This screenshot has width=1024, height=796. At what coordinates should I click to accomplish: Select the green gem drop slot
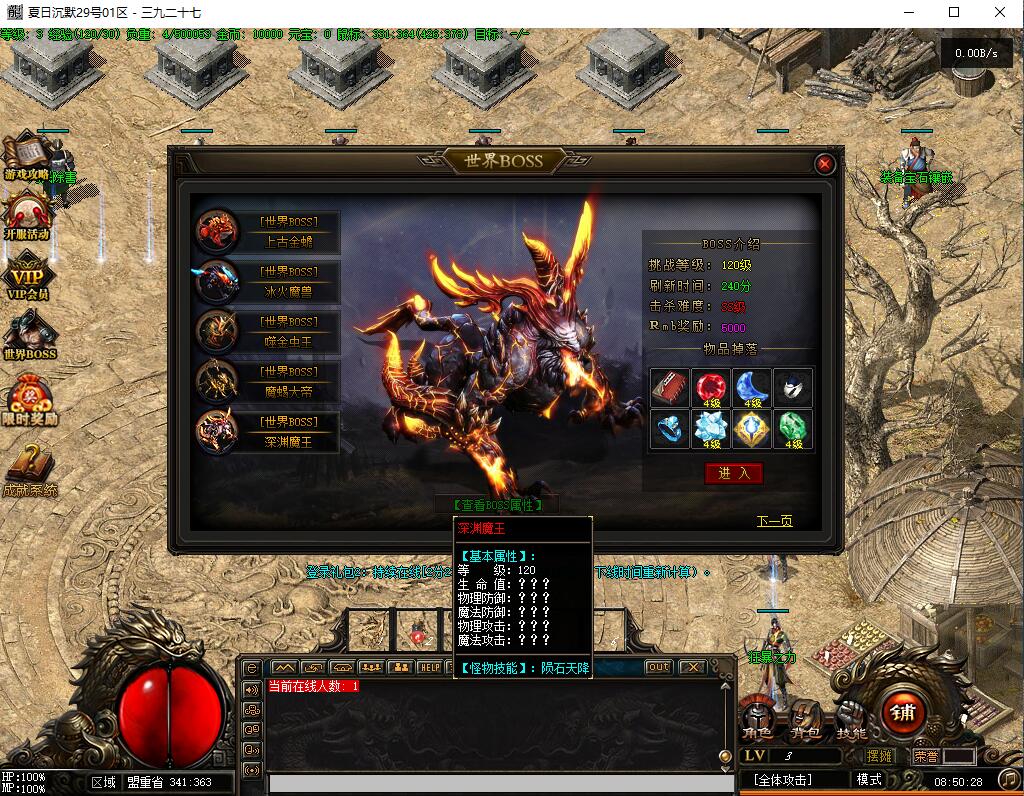click(794, 429)
